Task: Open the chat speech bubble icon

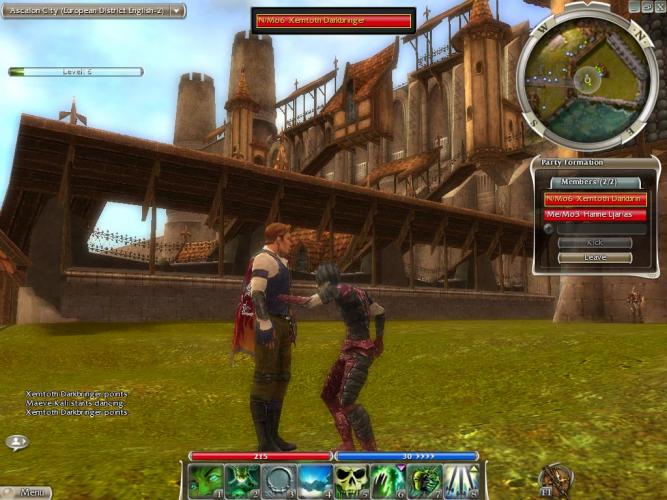Action: point(17,441)
